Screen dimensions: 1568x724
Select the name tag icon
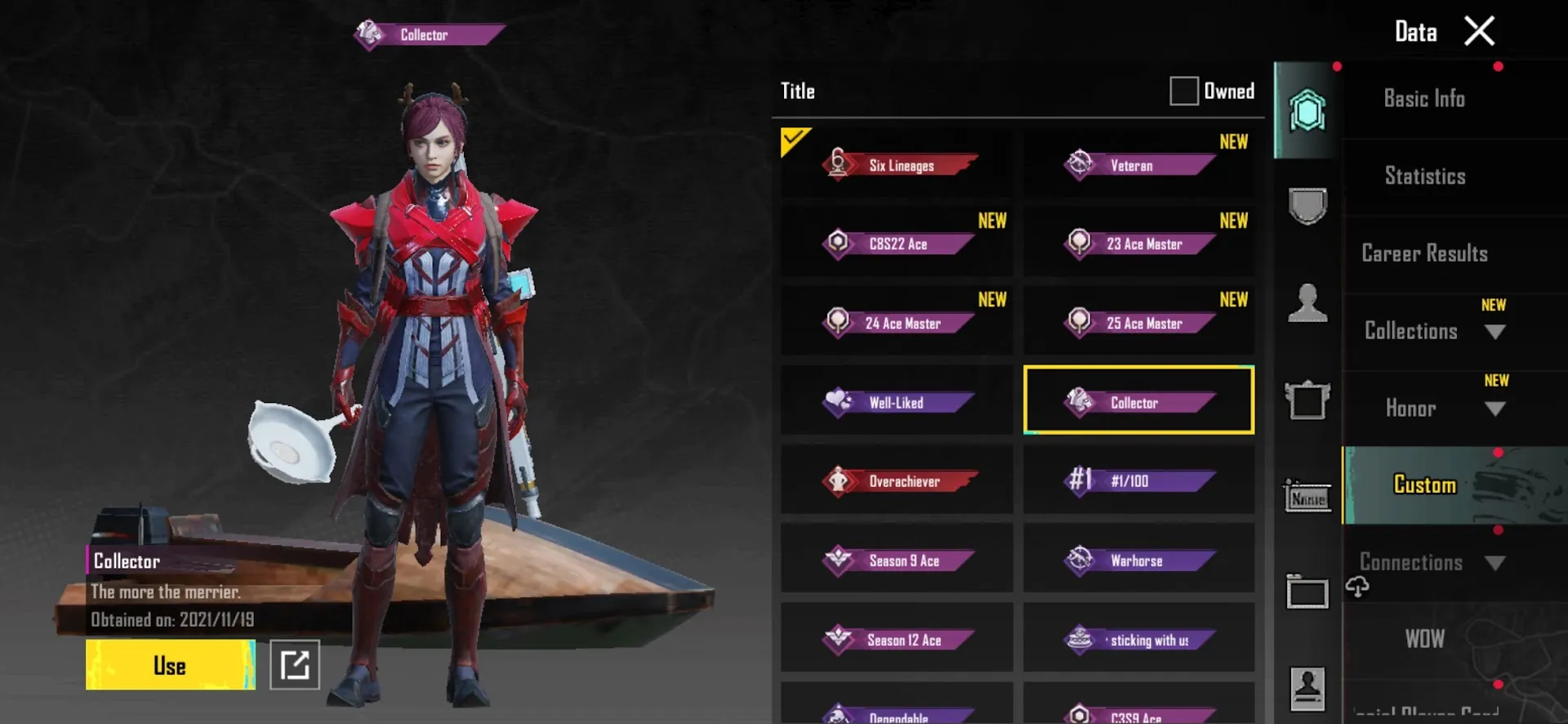(1307, 497)
